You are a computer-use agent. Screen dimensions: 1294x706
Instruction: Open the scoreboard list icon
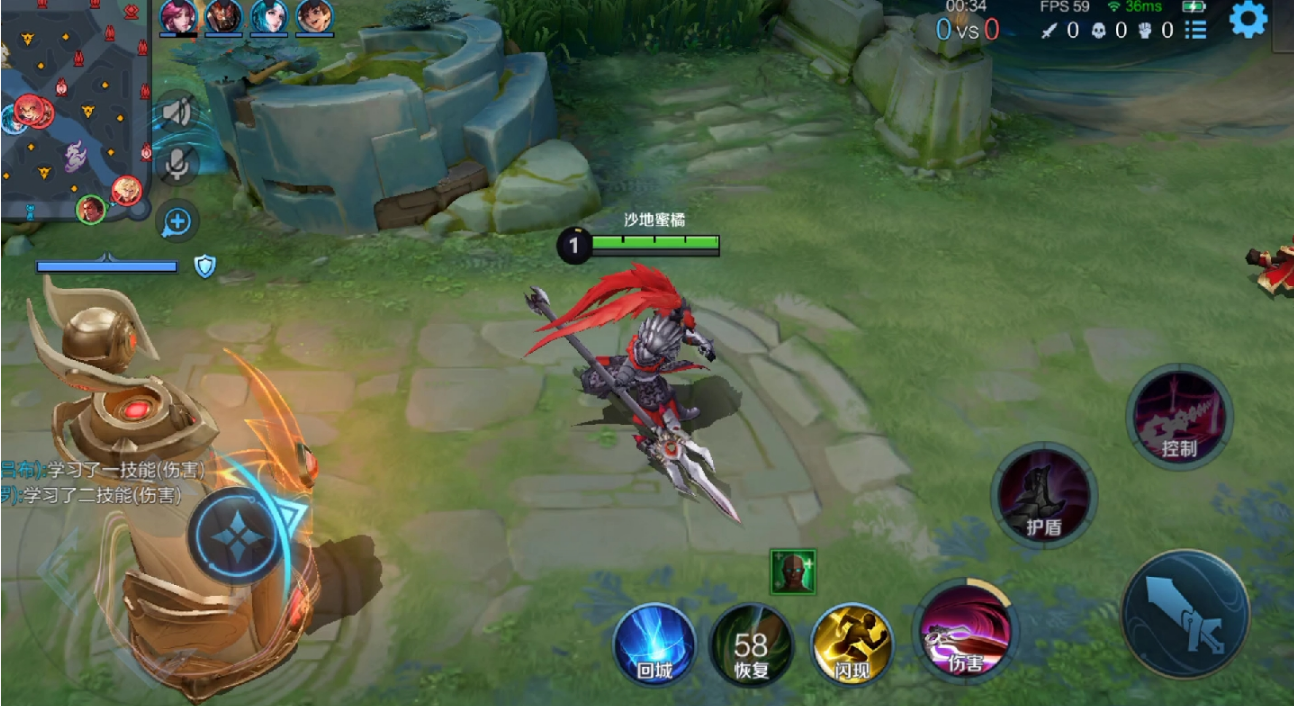click(x=1195, y=30)
